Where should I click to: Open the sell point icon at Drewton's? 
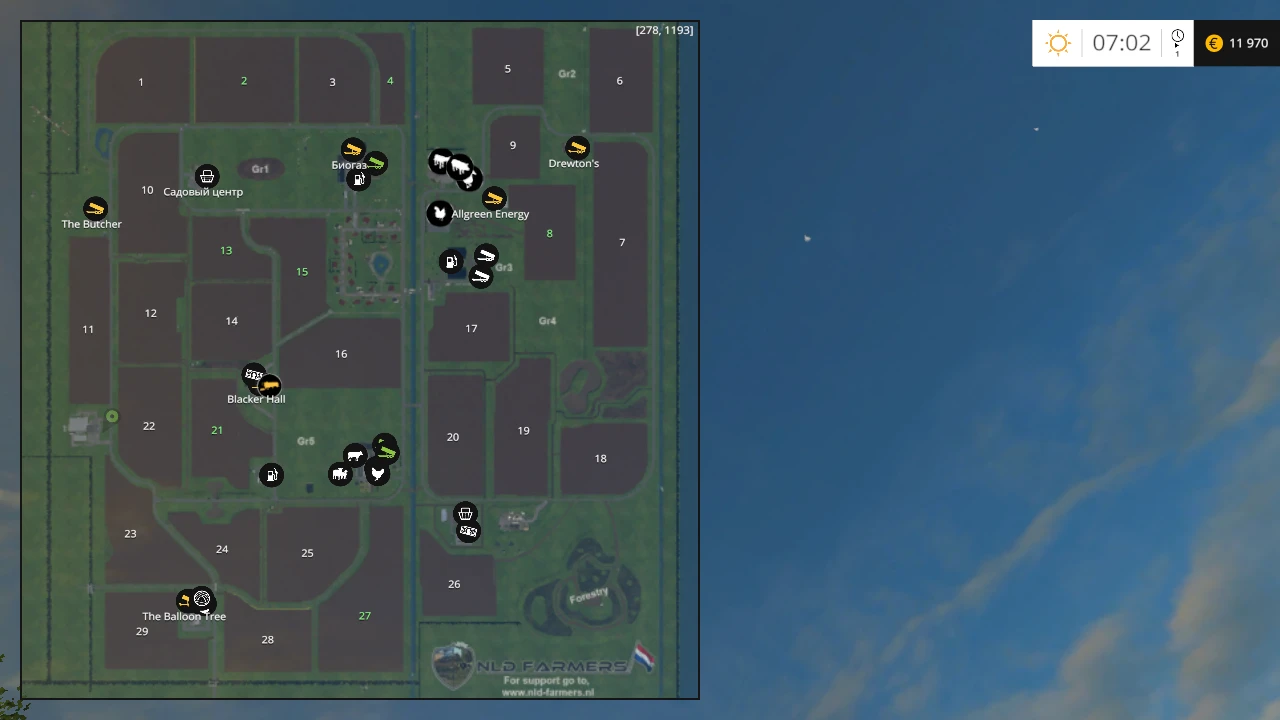pos(576,148)
